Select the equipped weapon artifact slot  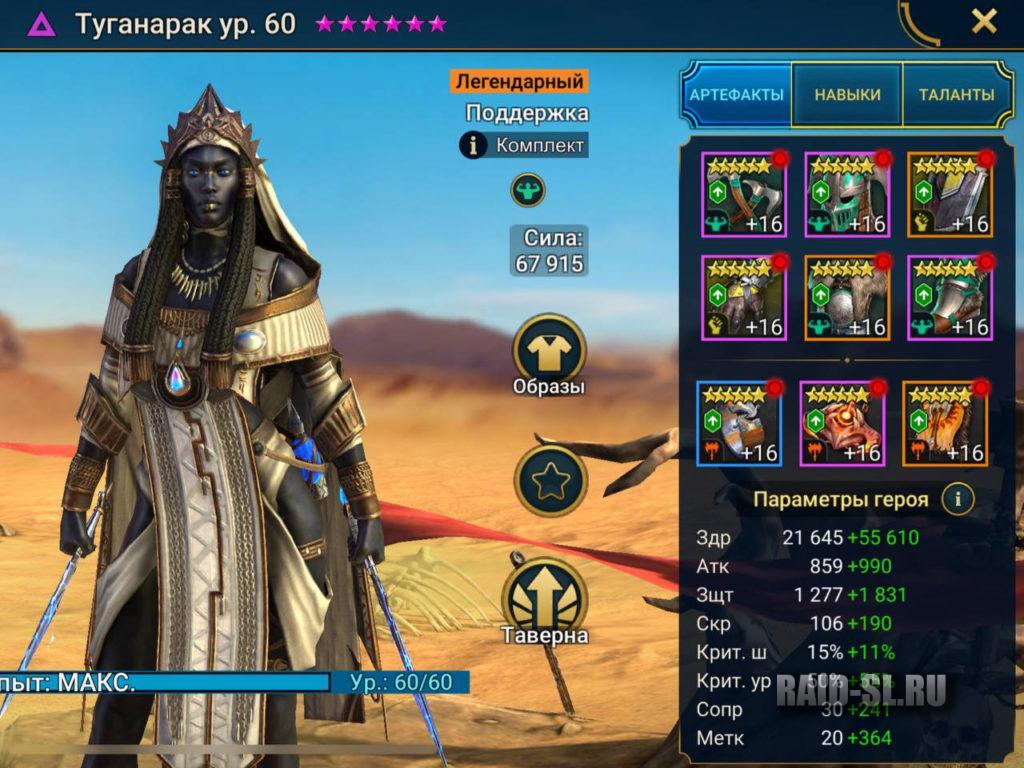click(744, 195)
